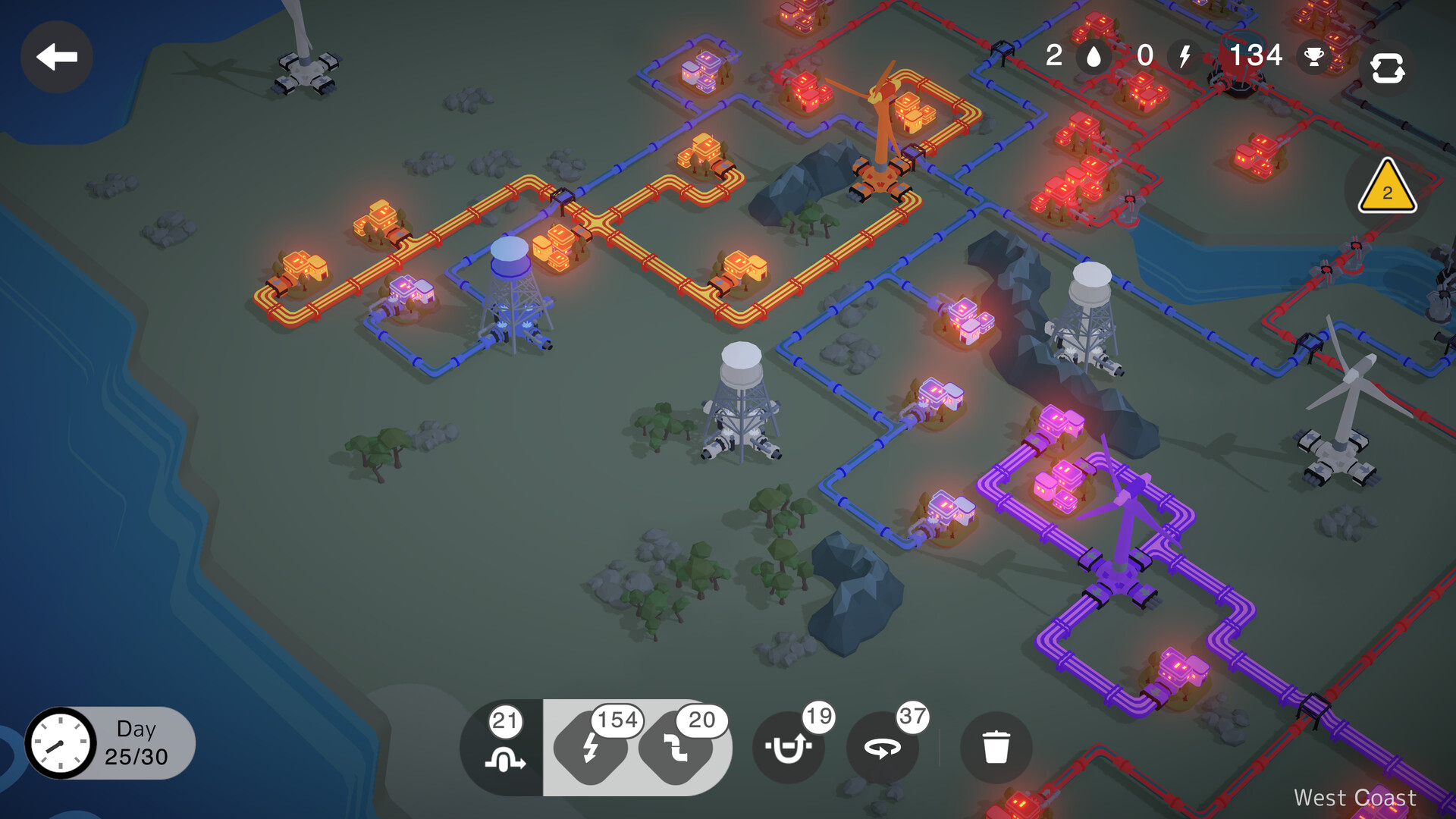Click the water droplet resource icon
Viewport: 1456px width, 819px height.
pyautogui.click(x=1092, y=56)
